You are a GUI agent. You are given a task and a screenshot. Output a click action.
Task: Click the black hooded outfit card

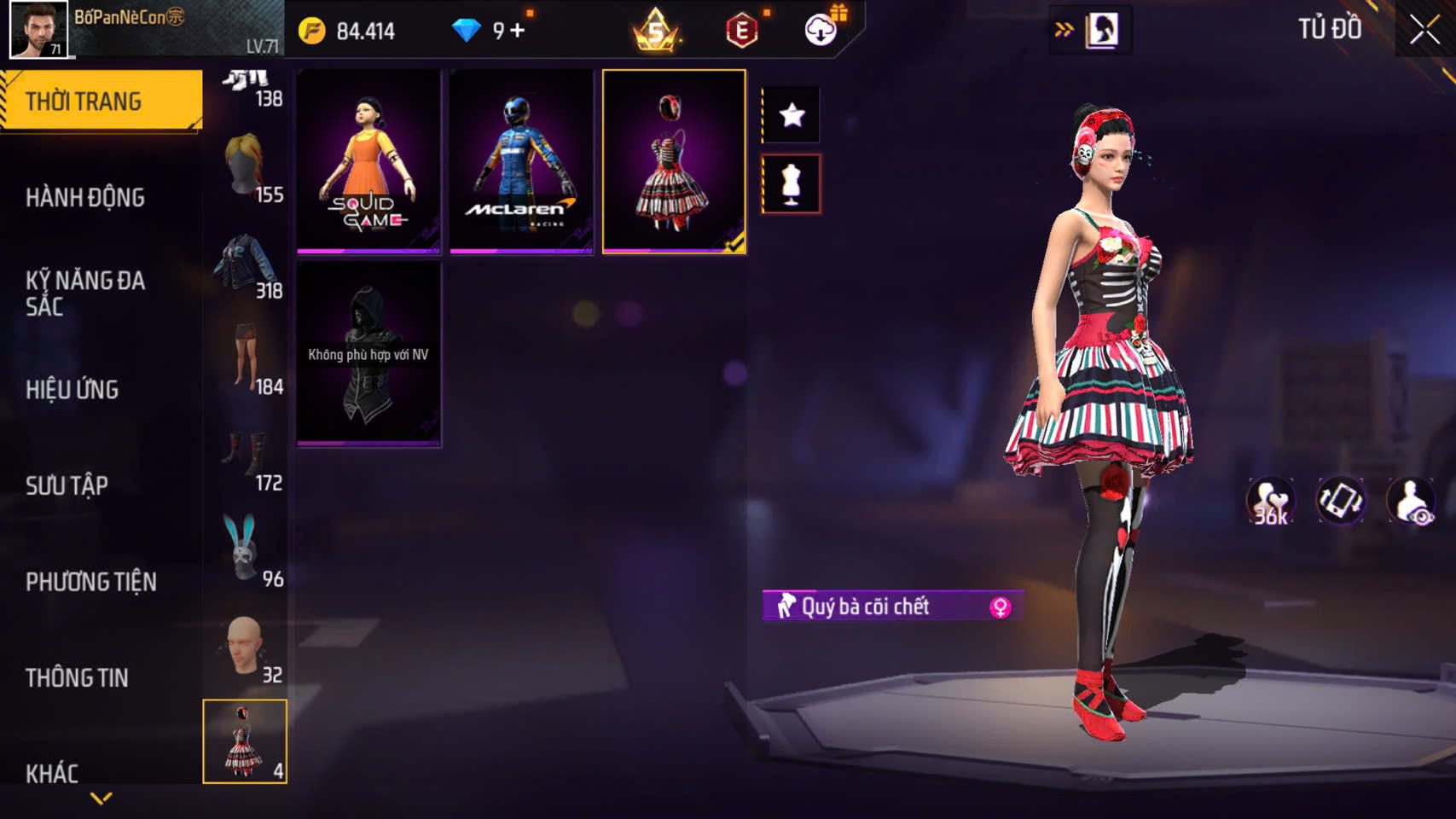(368, 353)
